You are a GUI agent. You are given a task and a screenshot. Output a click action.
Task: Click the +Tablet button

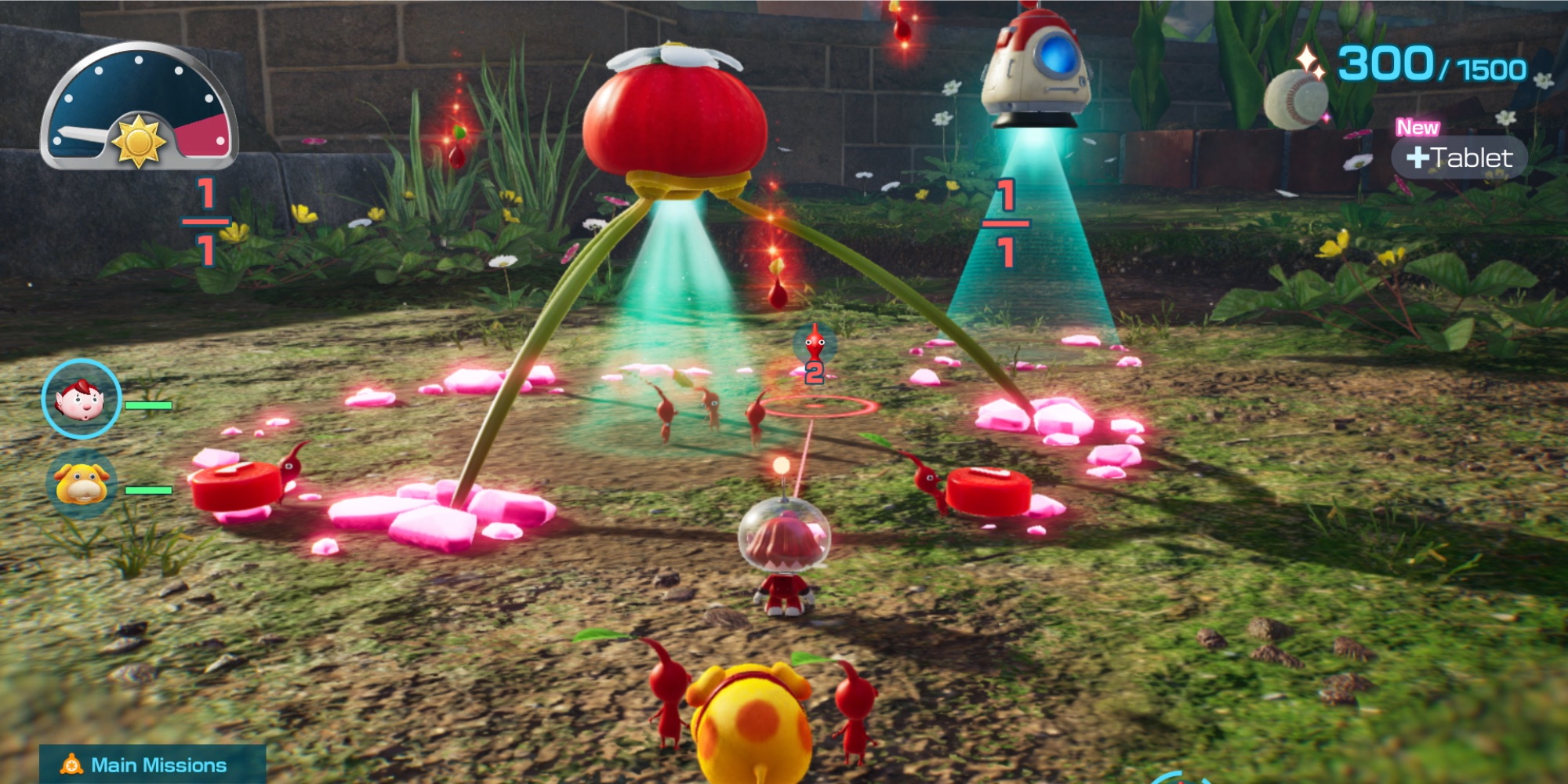click(1461, 156)
